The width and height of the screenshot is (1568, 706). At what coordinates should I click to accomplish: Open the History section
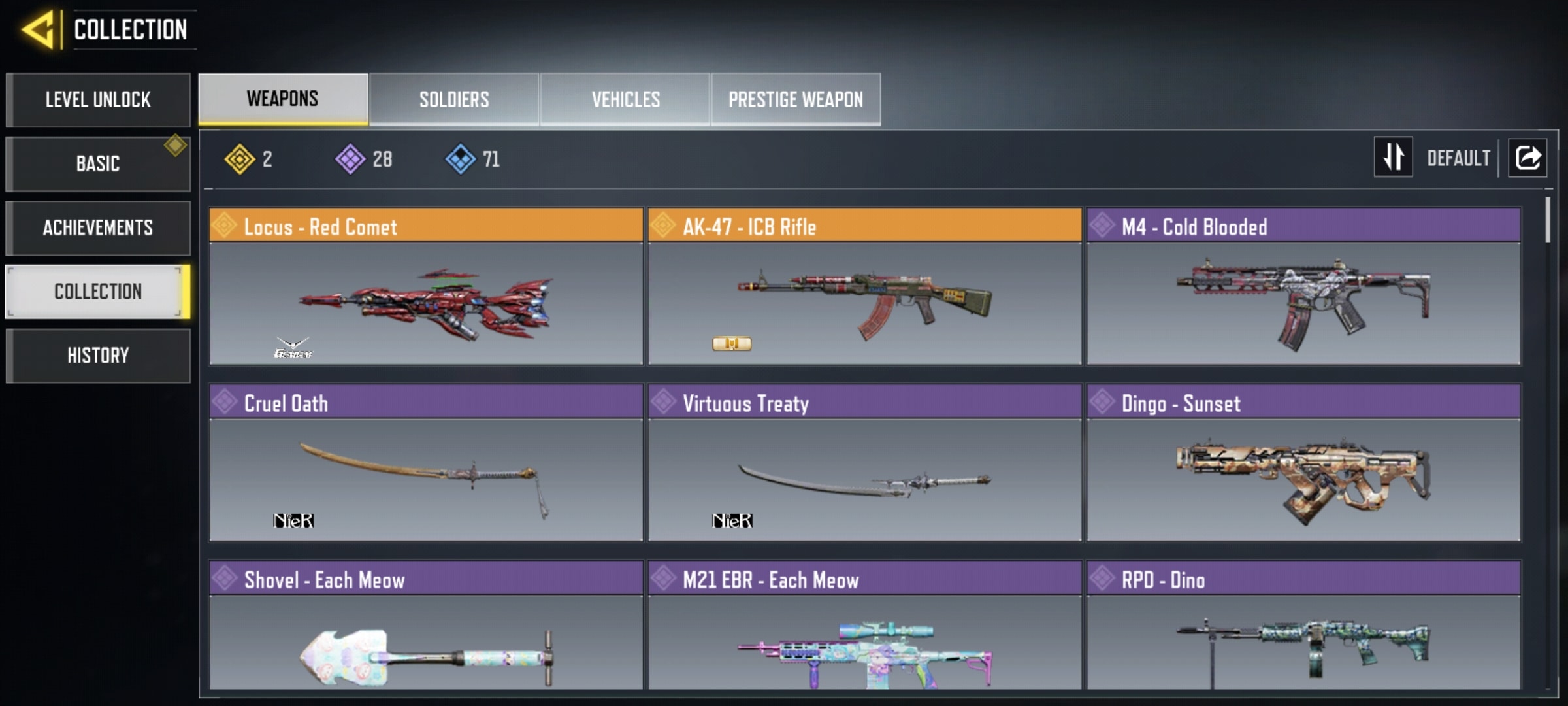(98, 356)
